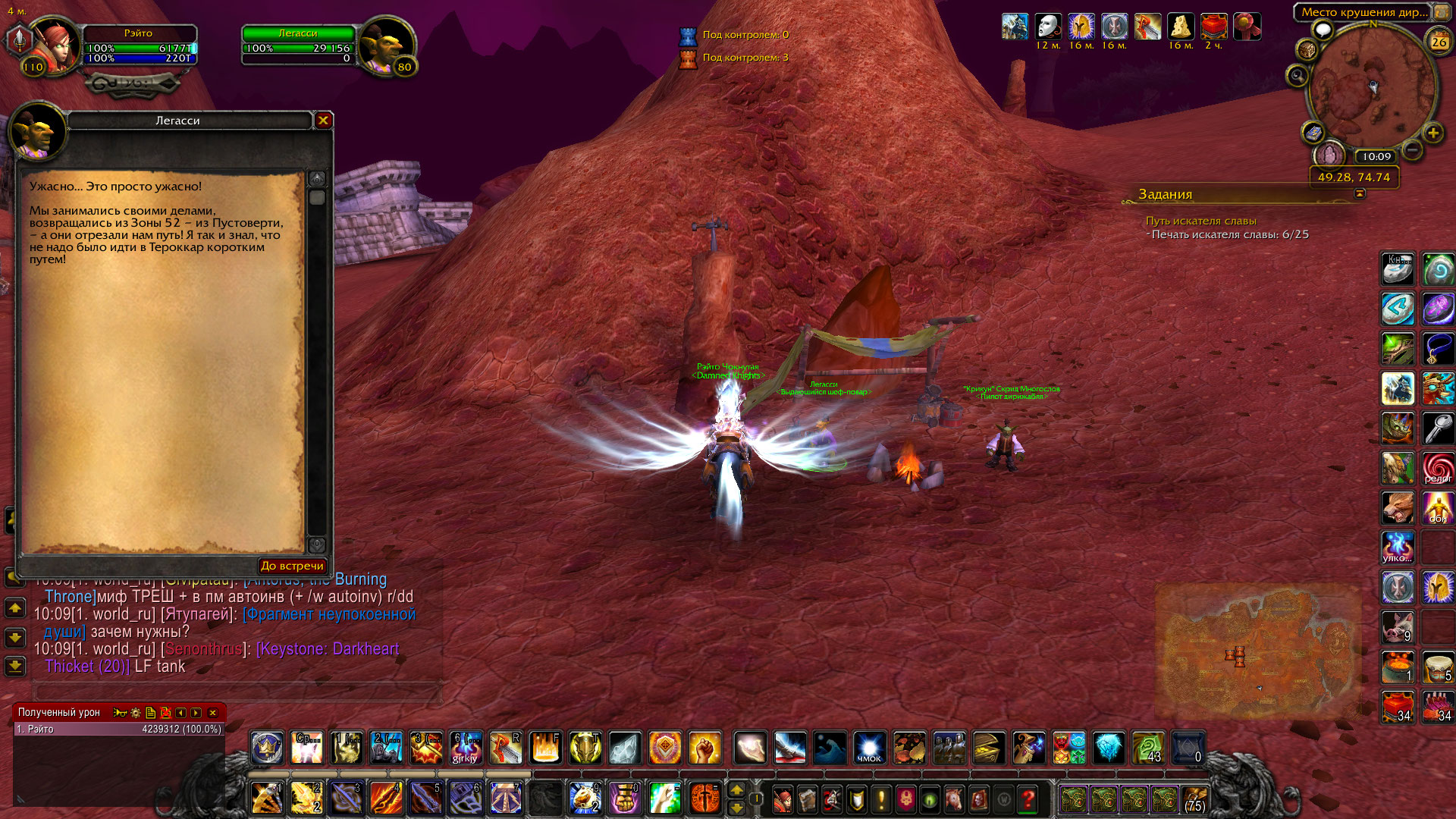
Task: Click the cheese wedge buff icon
Action: (x=1180, y=27)
